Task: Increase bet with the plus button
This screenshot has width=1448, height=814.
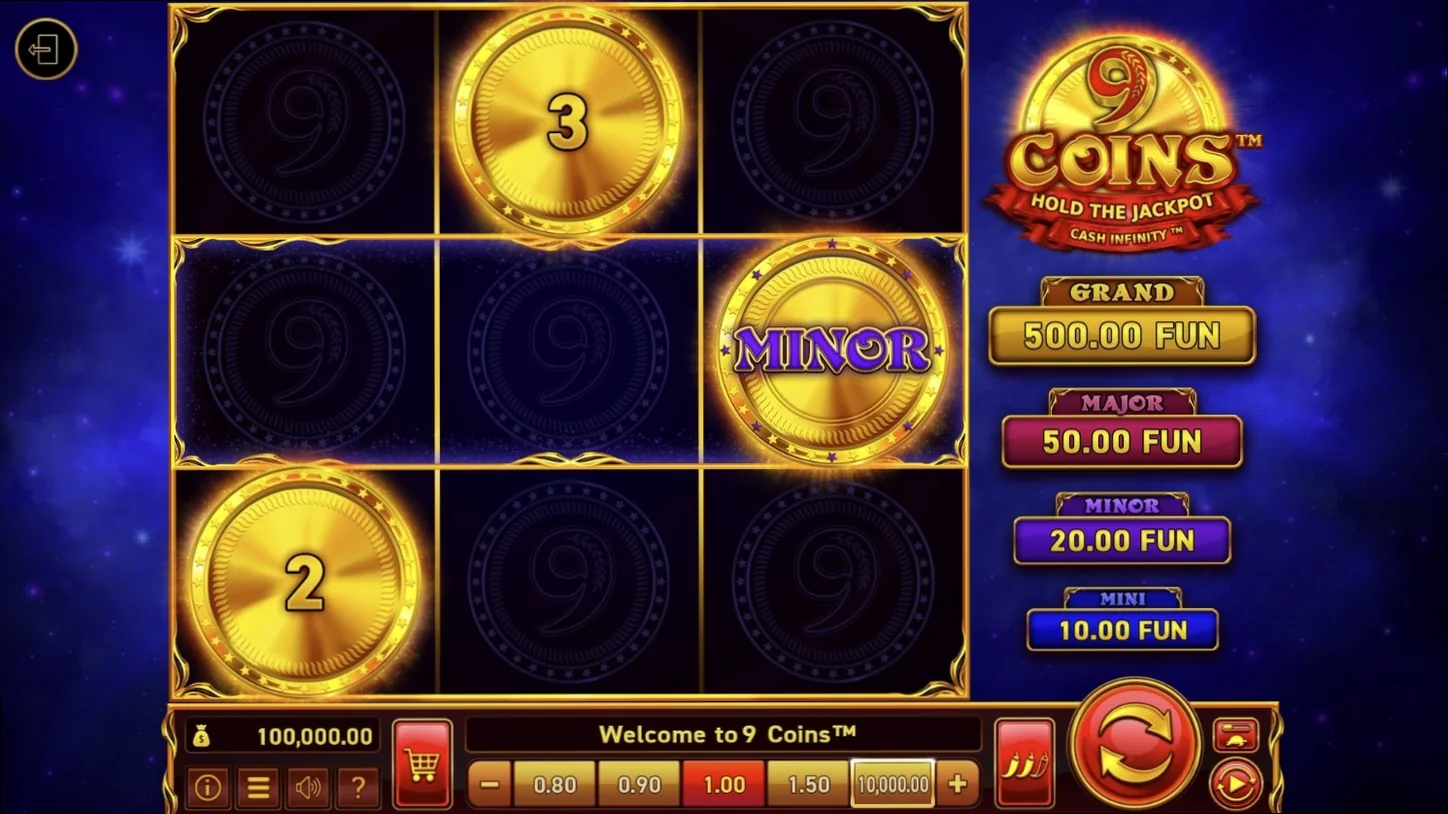Action: 956,785
